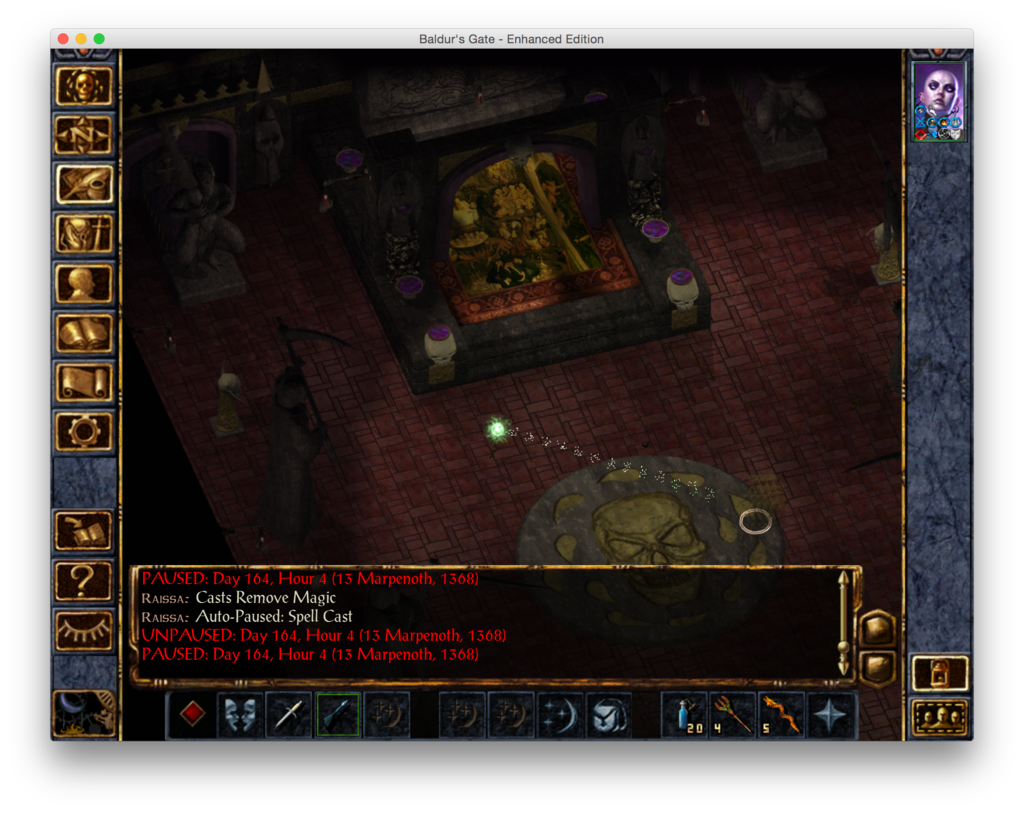Select Raissa's character portrait
1024x813 pixels.
click(939, 100)
